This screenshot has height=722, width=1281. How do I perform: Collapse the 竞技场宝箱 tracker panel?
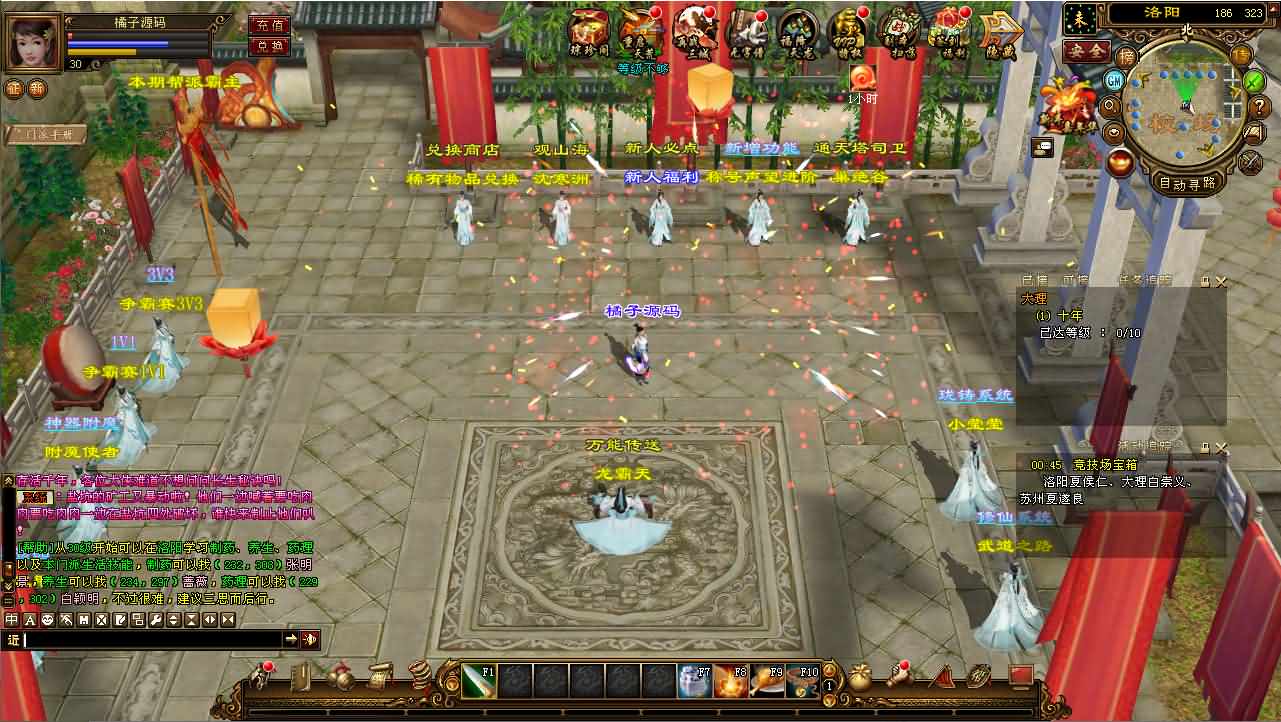(1205, 448)
